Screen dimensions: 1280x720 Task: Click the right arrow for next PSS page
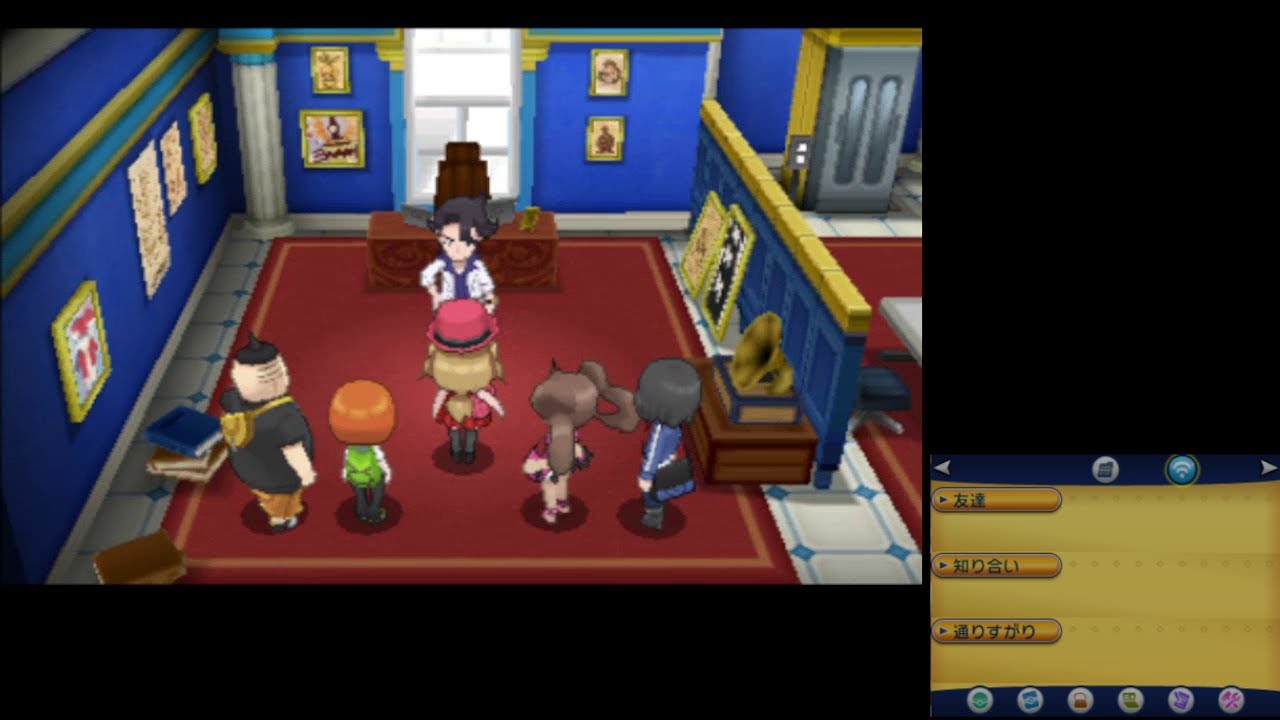pos(1267,466)
